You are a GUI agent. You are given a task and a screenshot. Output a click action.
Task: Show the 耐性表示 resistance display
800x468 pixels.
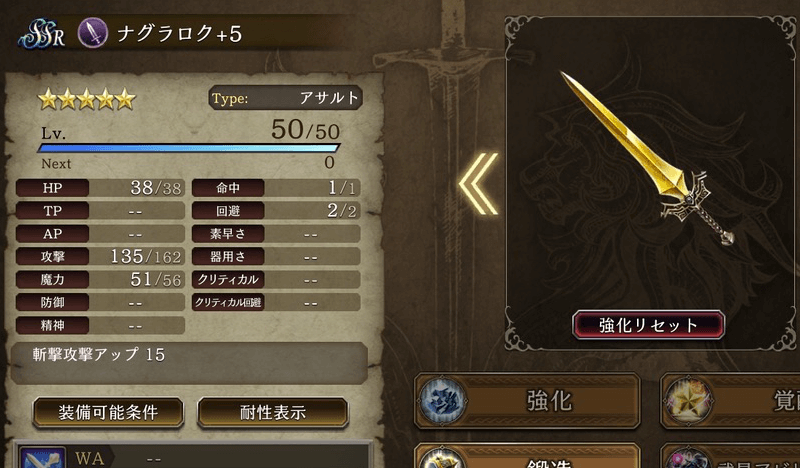tap(272, 411)
